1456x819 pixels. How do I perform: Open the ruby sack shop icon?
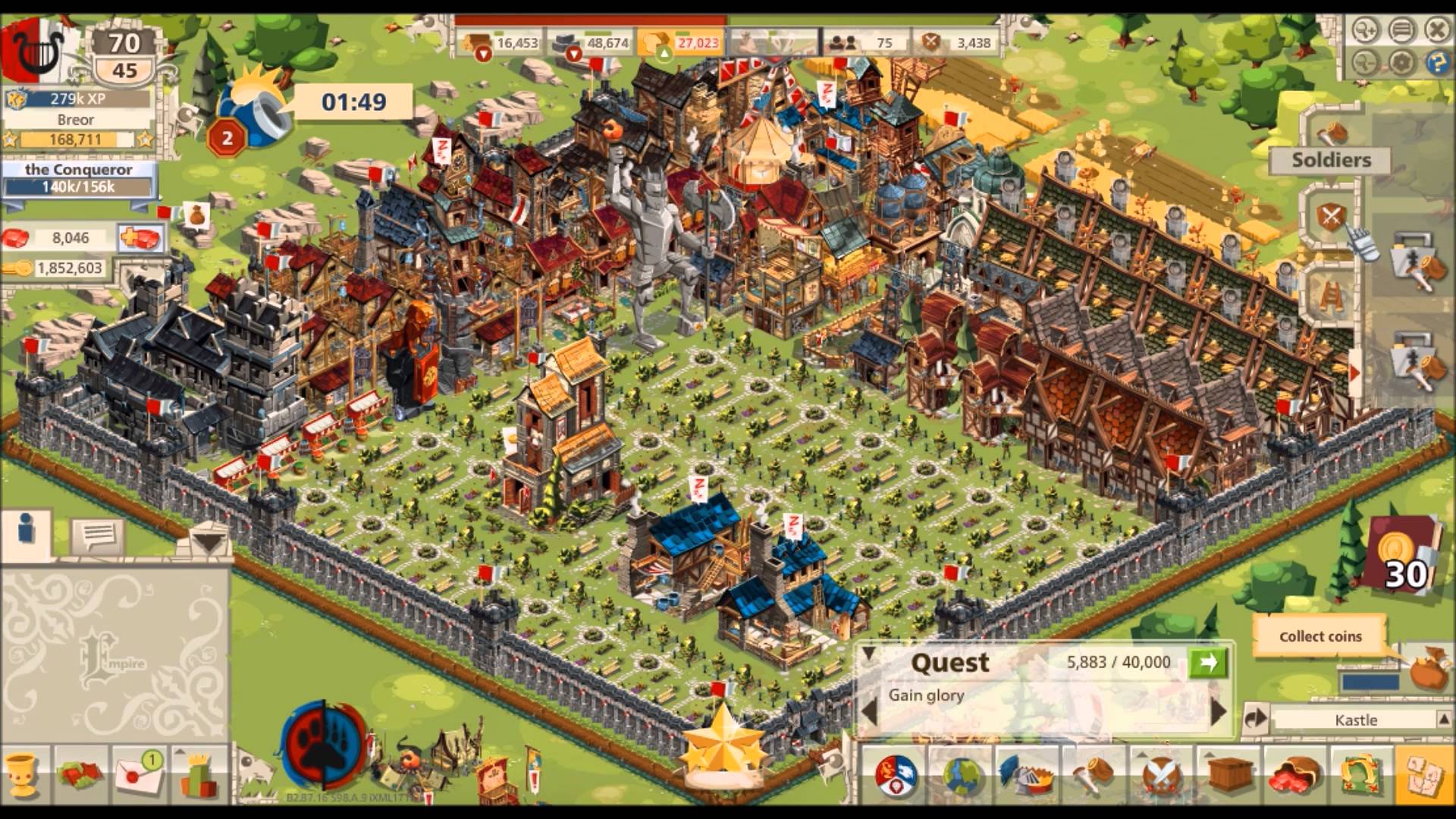tap(1294, 775)
